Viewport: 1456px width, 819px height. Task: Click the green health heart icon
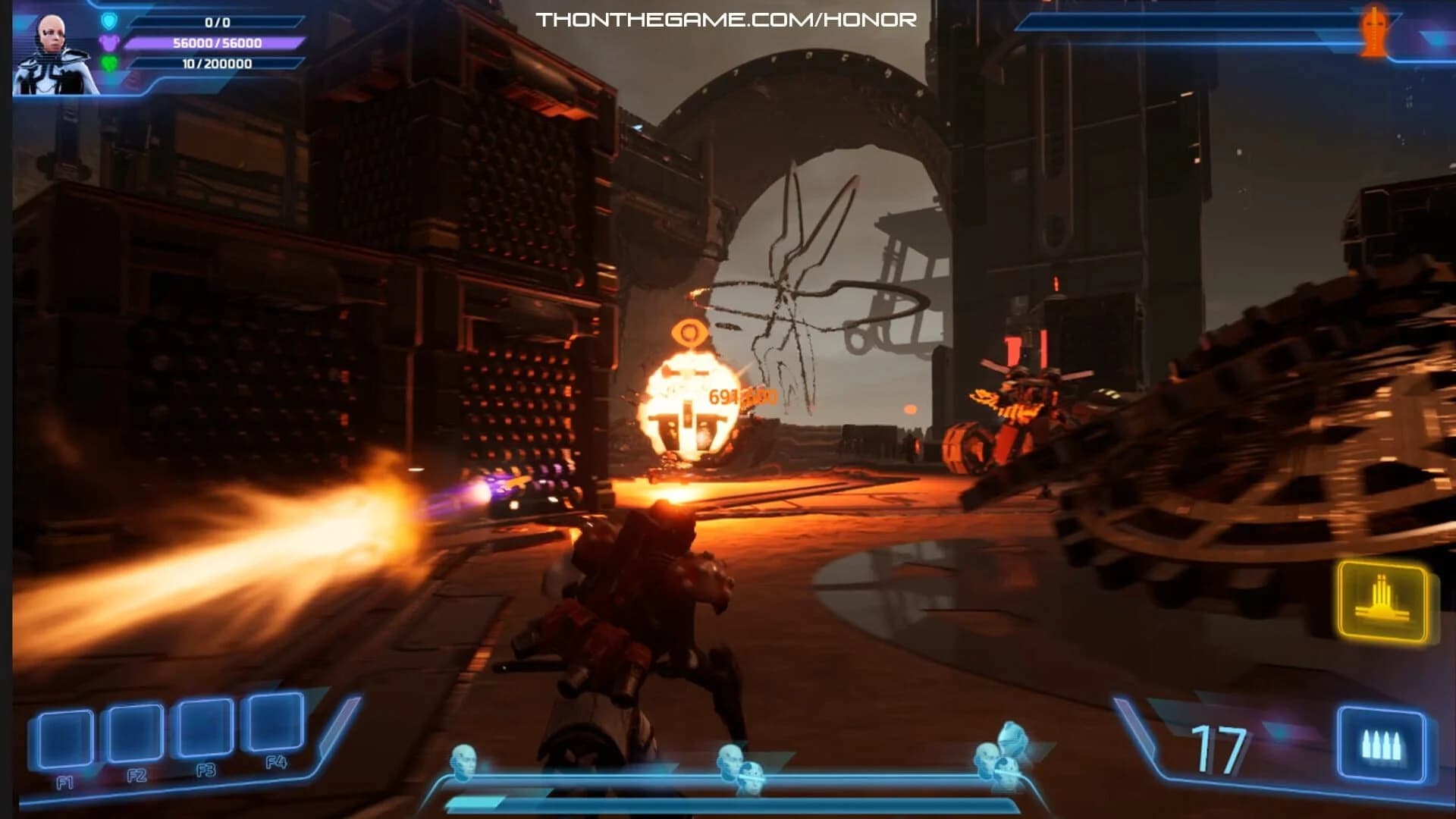109,63
